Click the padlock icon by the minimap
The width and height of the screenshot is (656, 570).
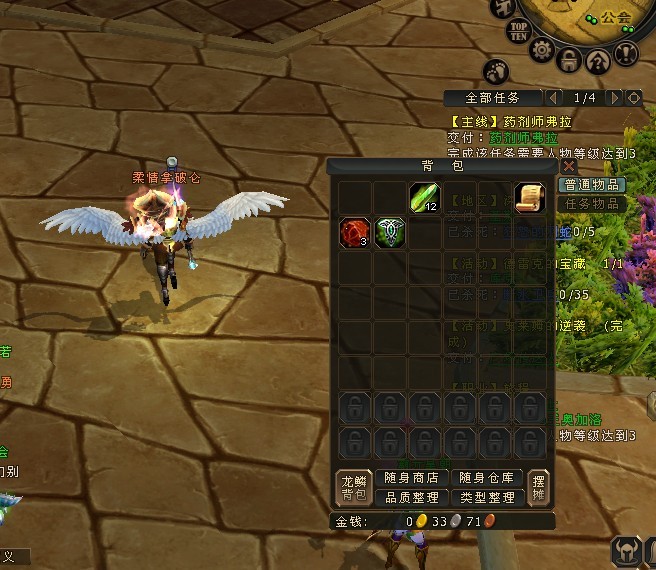click(570, 60)
